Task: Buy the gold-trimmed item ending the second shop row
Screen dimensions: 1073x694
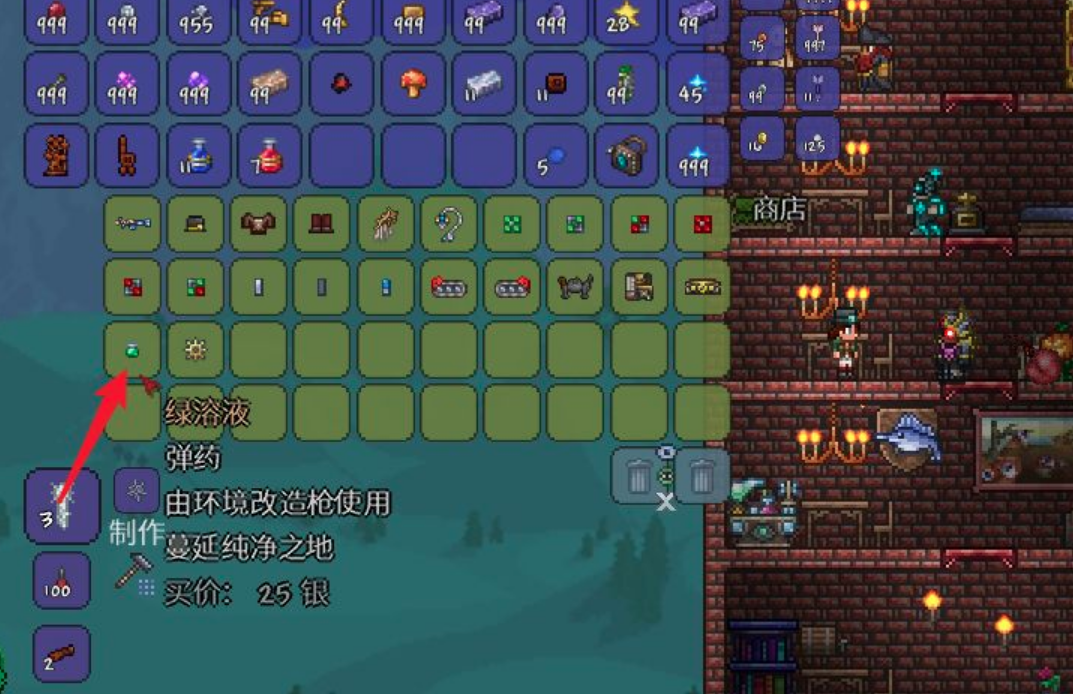Action: [x=702, y=287]
